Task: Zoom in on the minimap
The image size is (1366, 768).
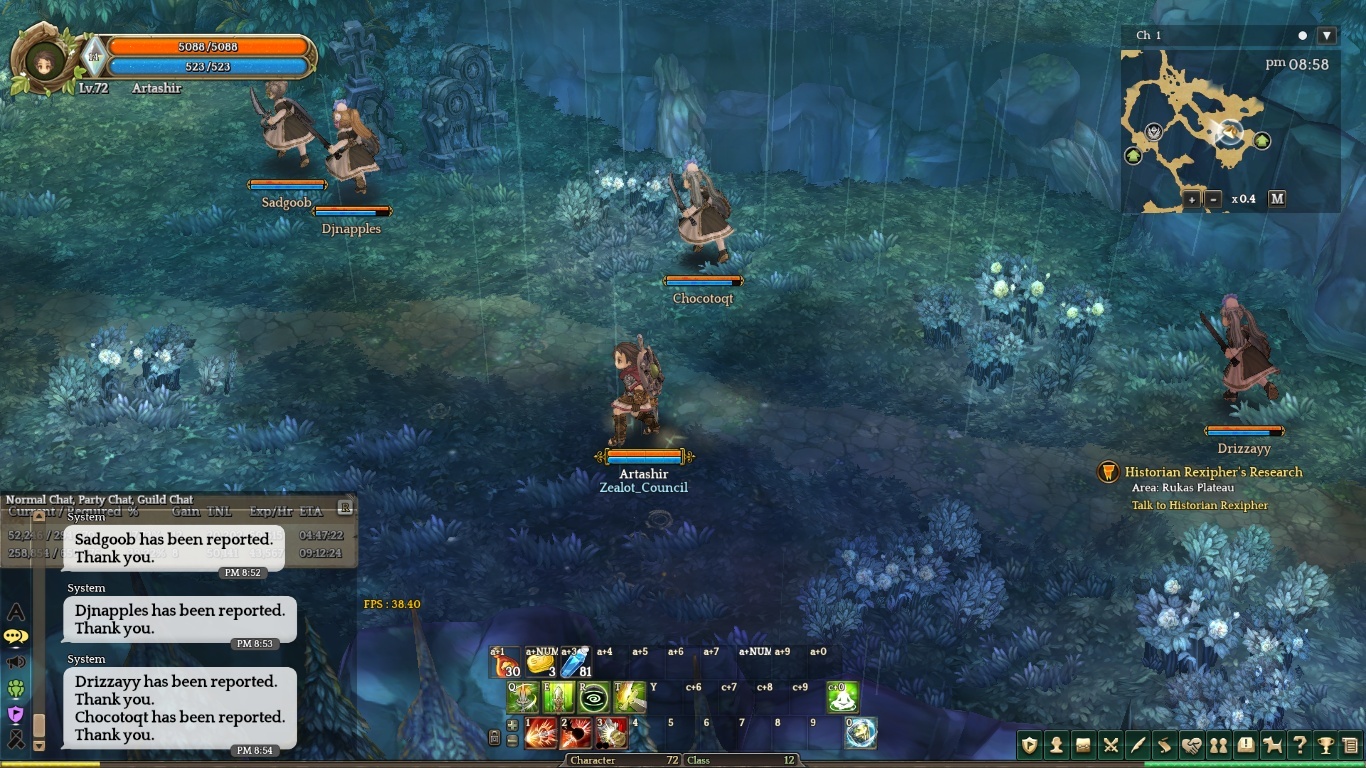Action: point(1192,199)
